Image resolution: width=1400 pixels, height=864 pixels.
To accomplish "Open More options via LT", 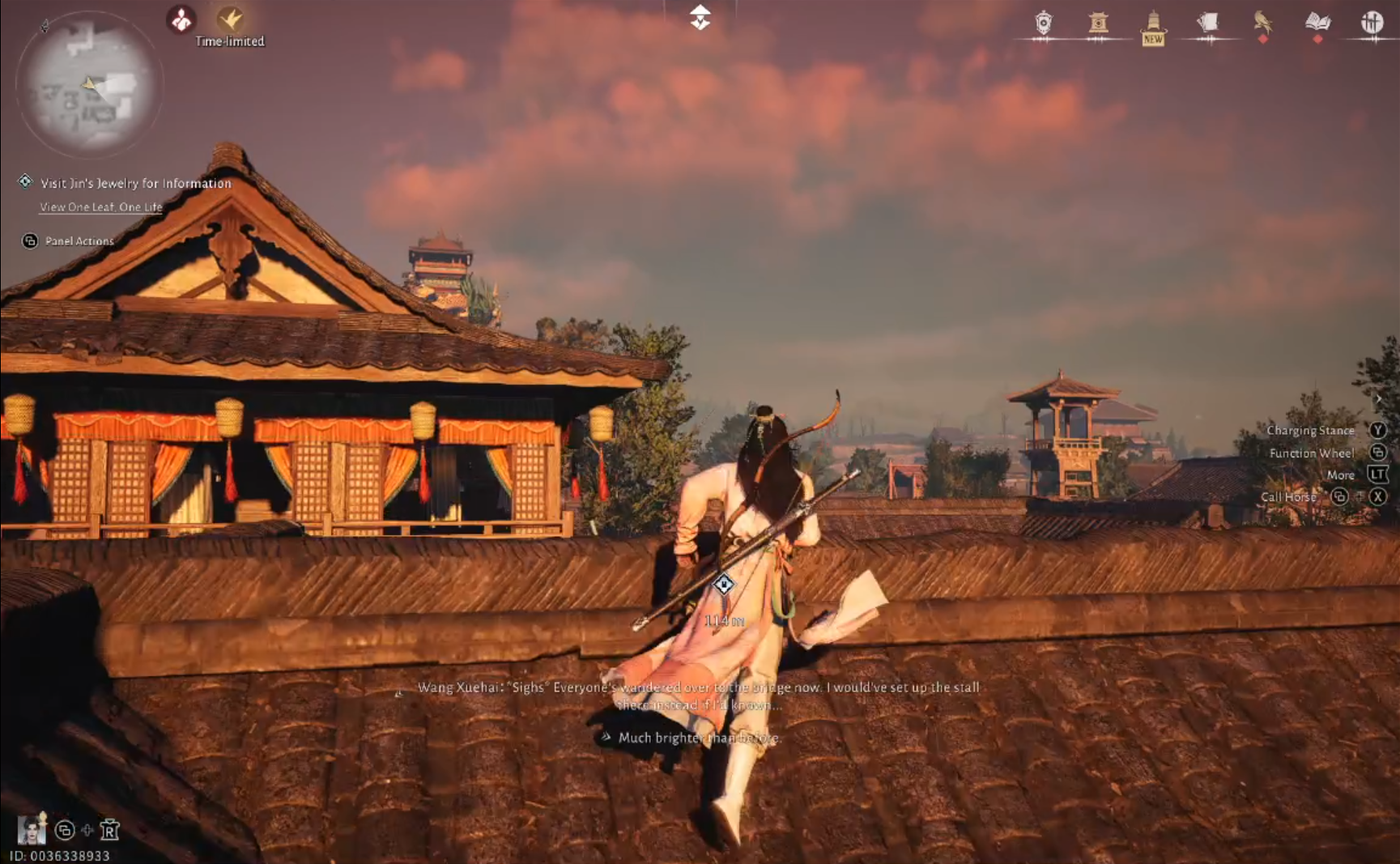I will click(x=1379, y=475).
